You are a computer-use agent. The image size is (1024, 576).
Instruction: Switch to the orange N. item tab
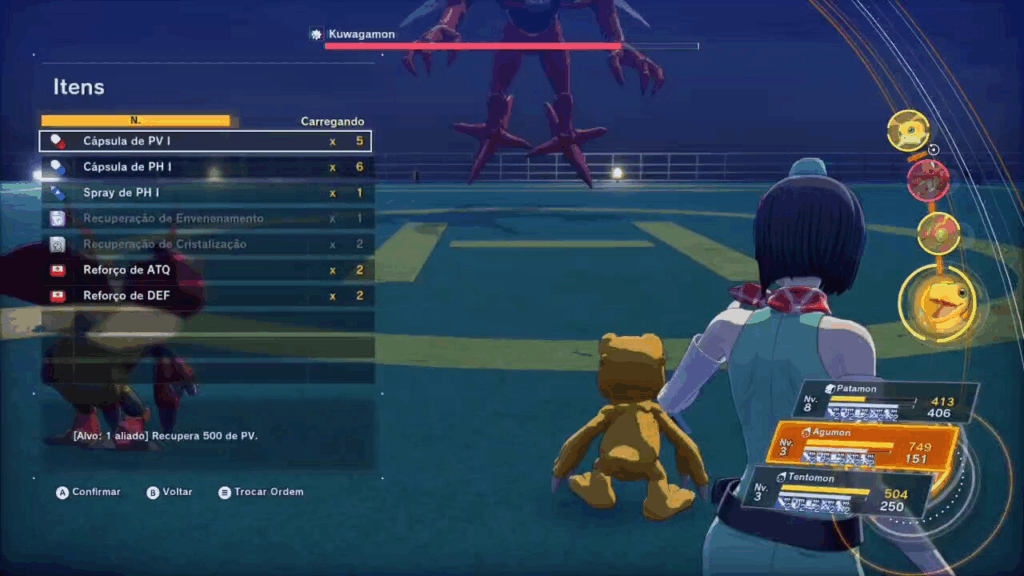135,121
